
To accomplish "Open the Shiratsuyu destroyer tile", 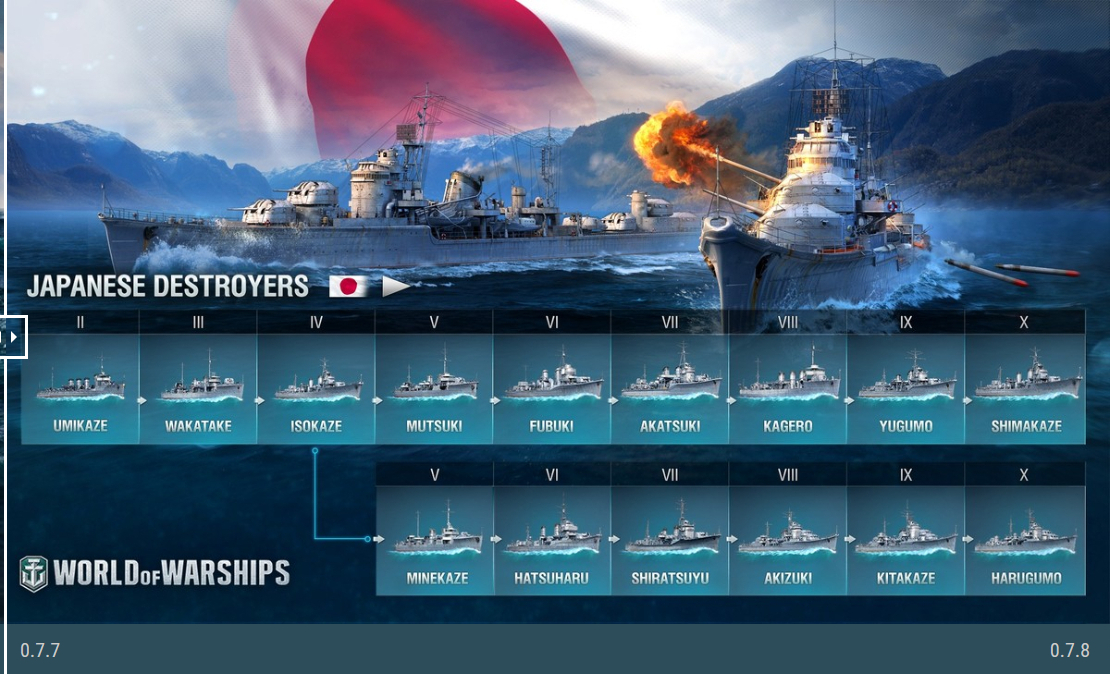I will pos(670,540).
